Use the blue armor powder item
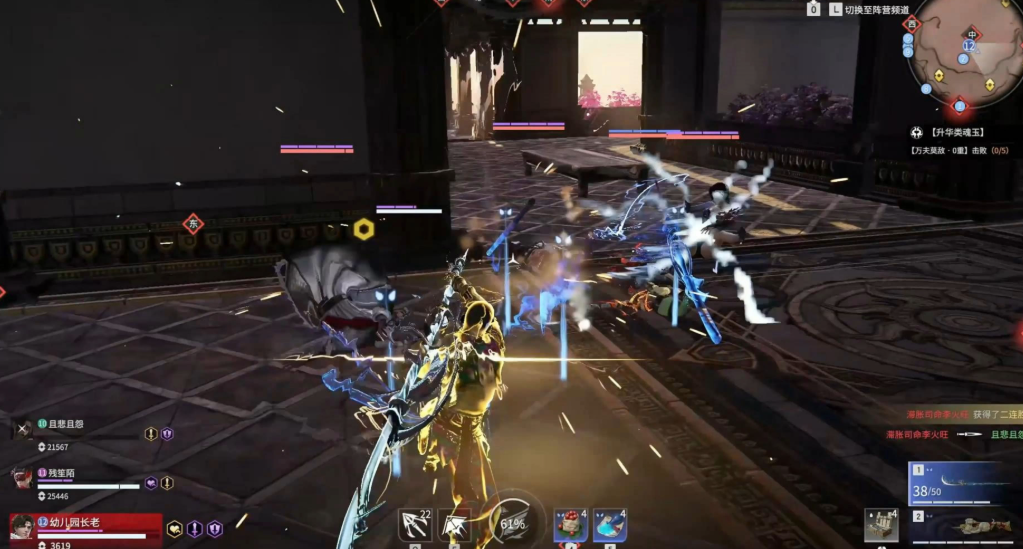The width and height of the screenshot is (1023, 549). 609,525
